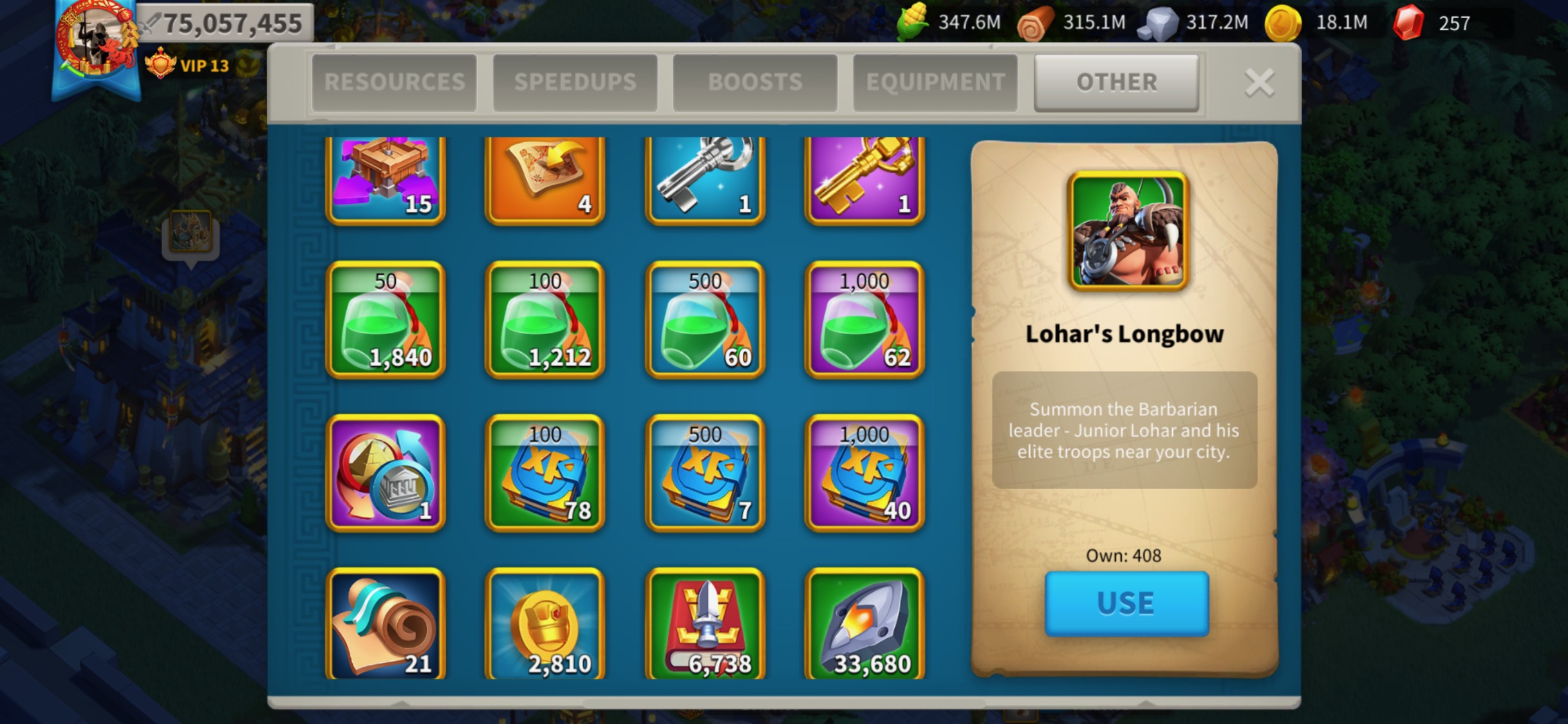This screenshot has height=724, width=1568.
Task: Select the civilization change item
Action: [384, 474]
